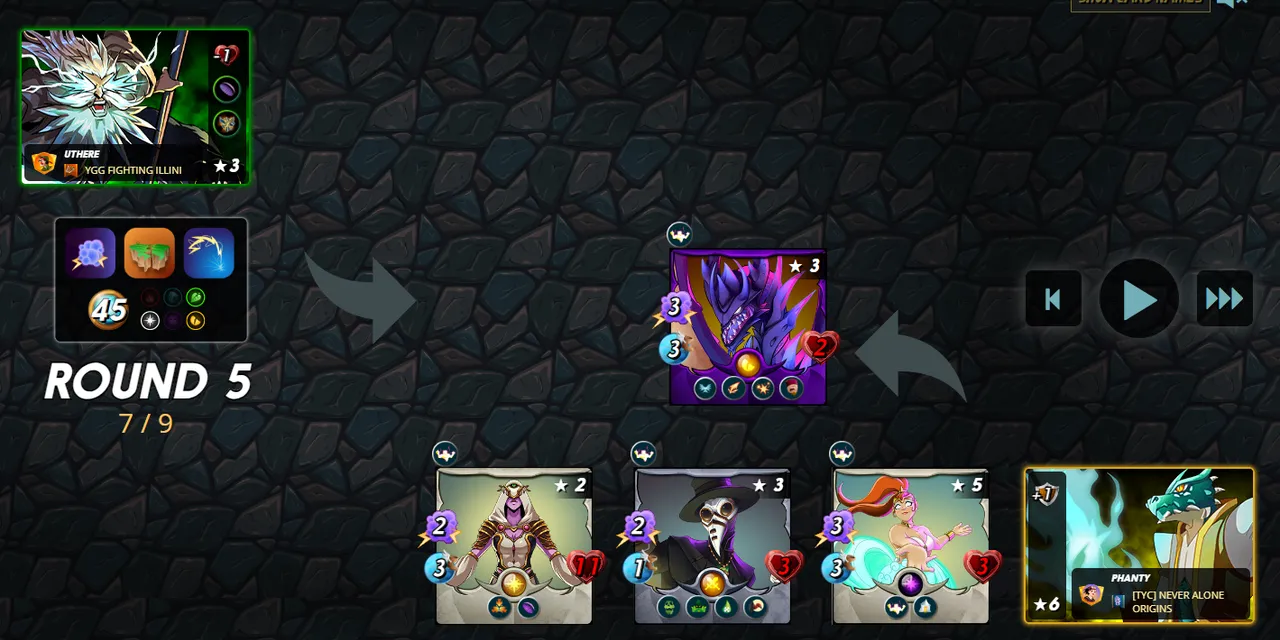Image resolution: width=1280 pixels, height=640 pixels.
Task: Play the battle replay
Action: coord(1138,299)
